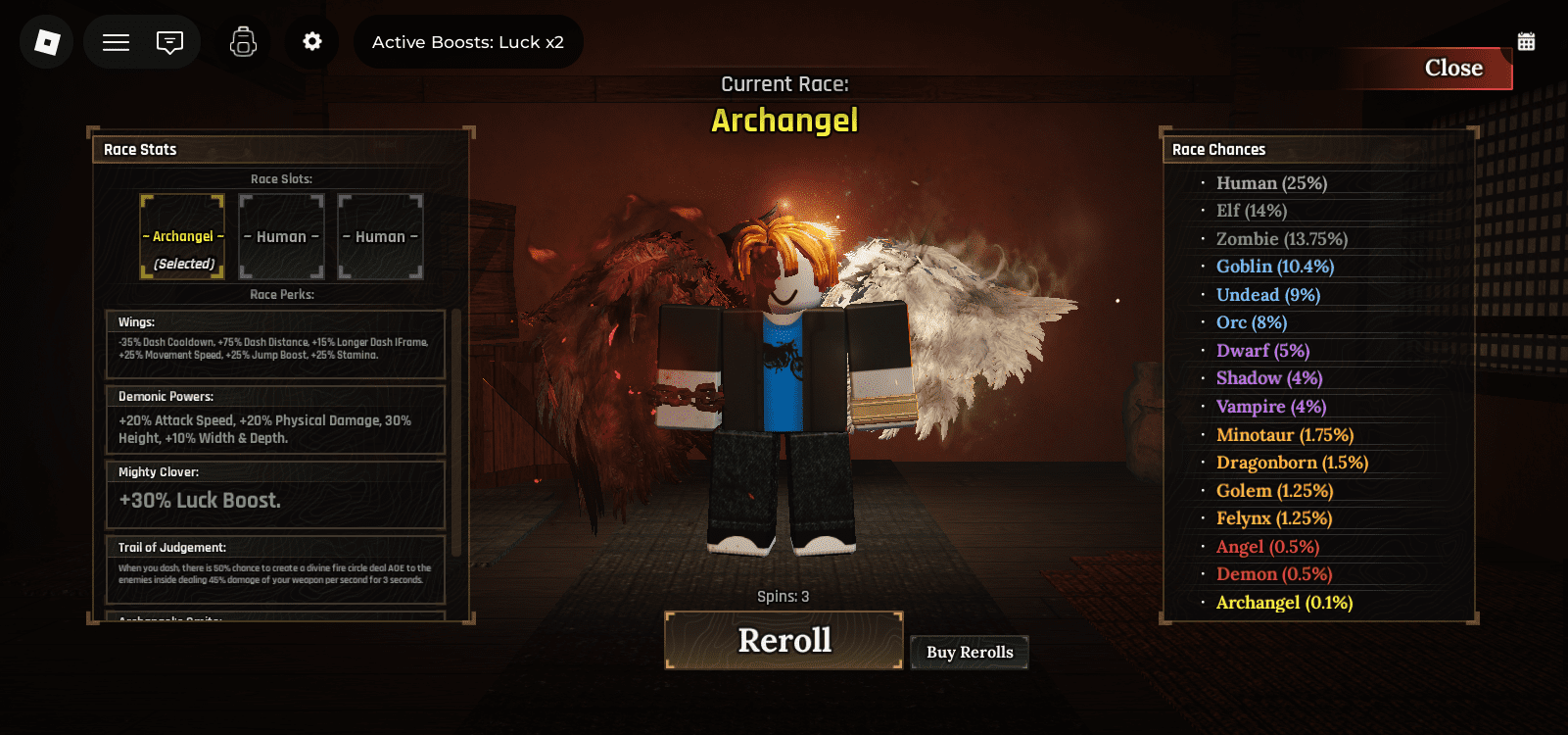This screenshot has height=735, width=1568.
Task: Open the Race Chances panel header
Action: pos(1218,149)
